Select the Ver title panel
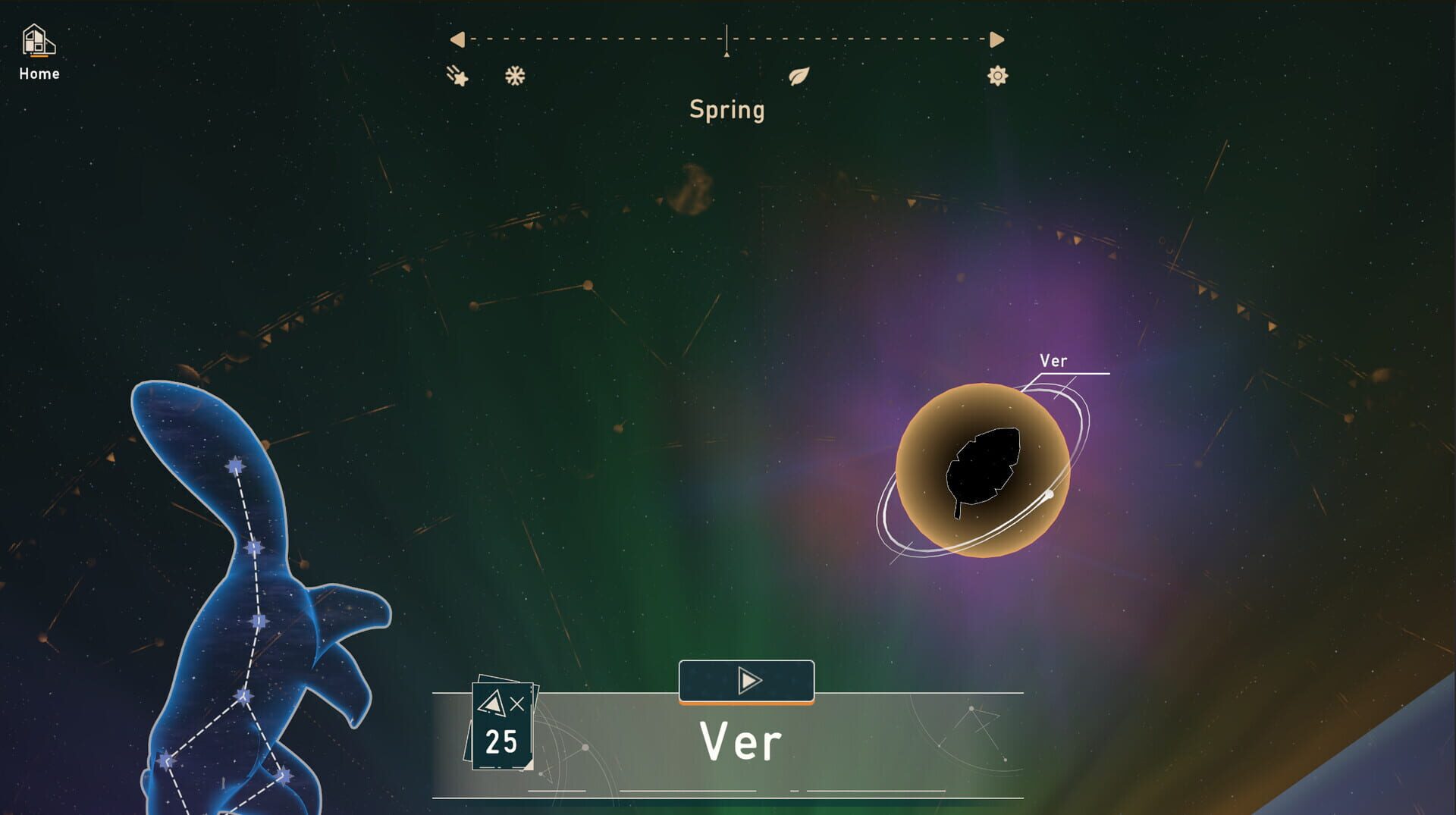Viewport: 1456px width, 815px height. click(x=742, y=739)
